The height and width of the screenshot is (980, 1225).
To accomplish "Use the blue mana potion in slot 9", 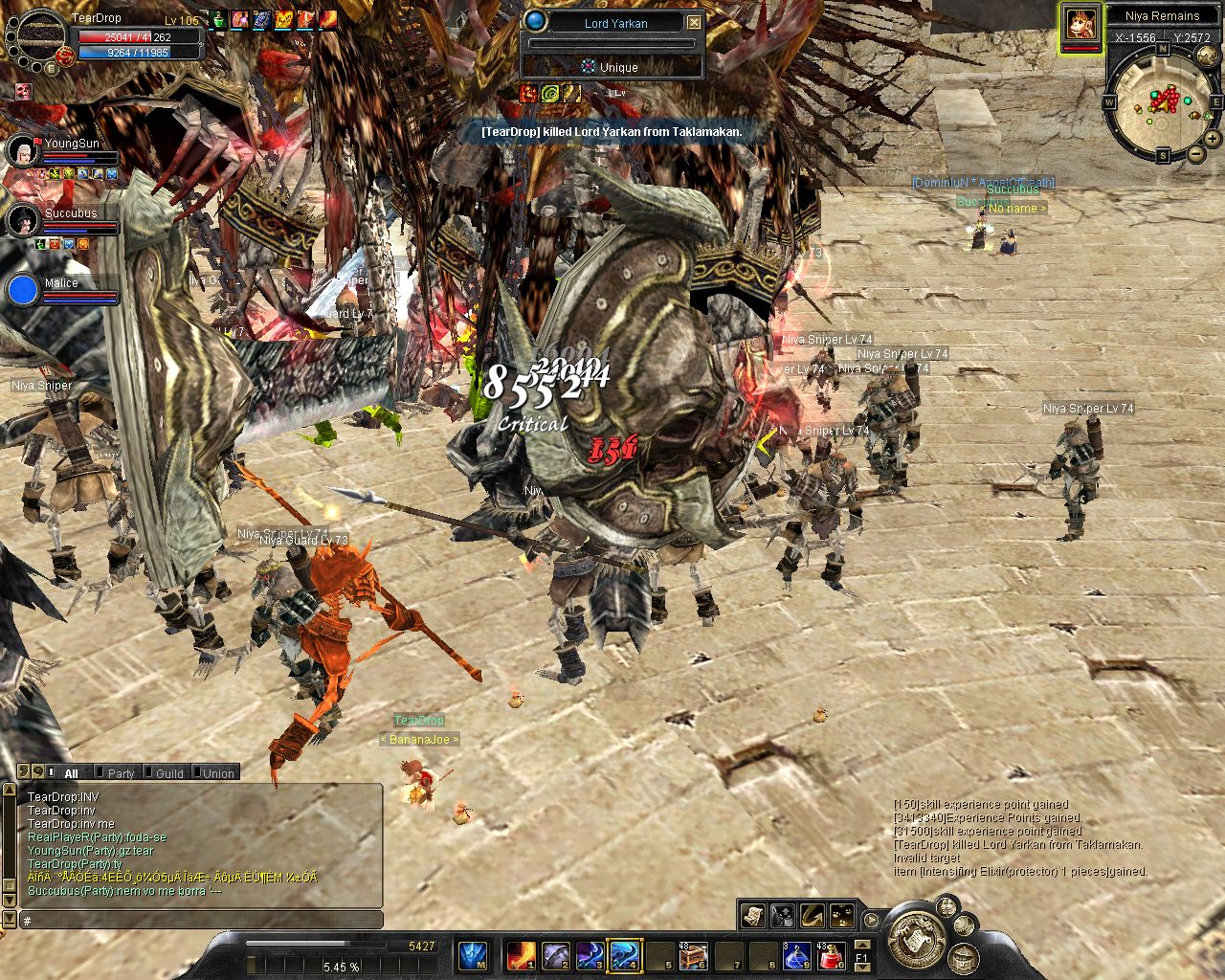I will coord(796,955).
